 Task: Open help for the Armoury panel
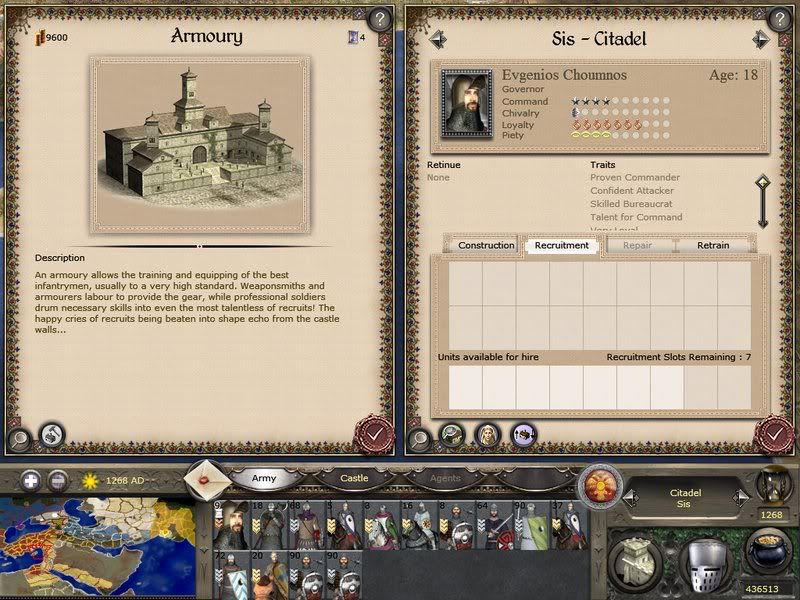click(378, 18)
